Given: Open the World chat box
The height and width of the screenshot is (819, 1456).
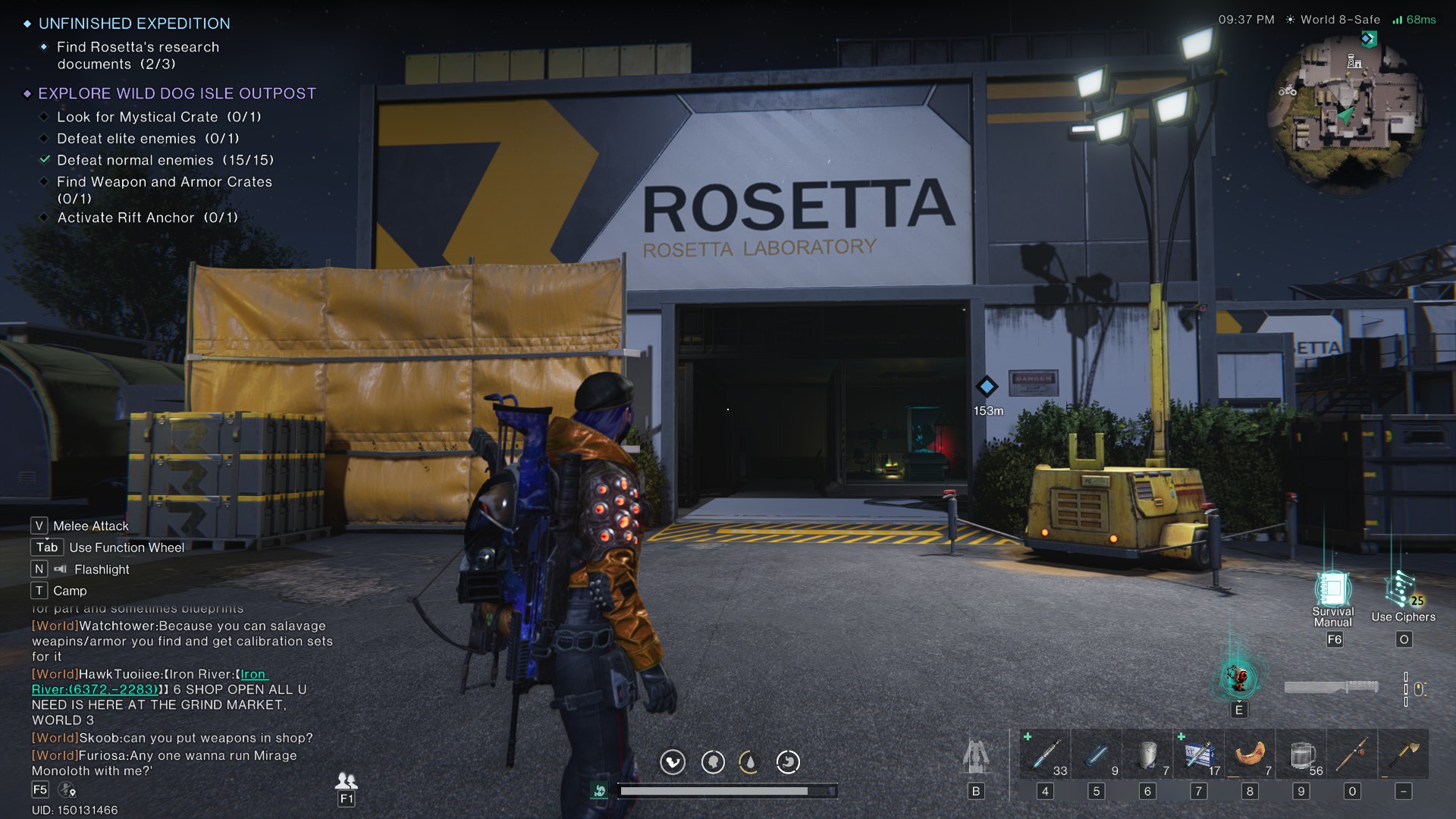Looking at the screenshot, I should (x=182, y=698).
